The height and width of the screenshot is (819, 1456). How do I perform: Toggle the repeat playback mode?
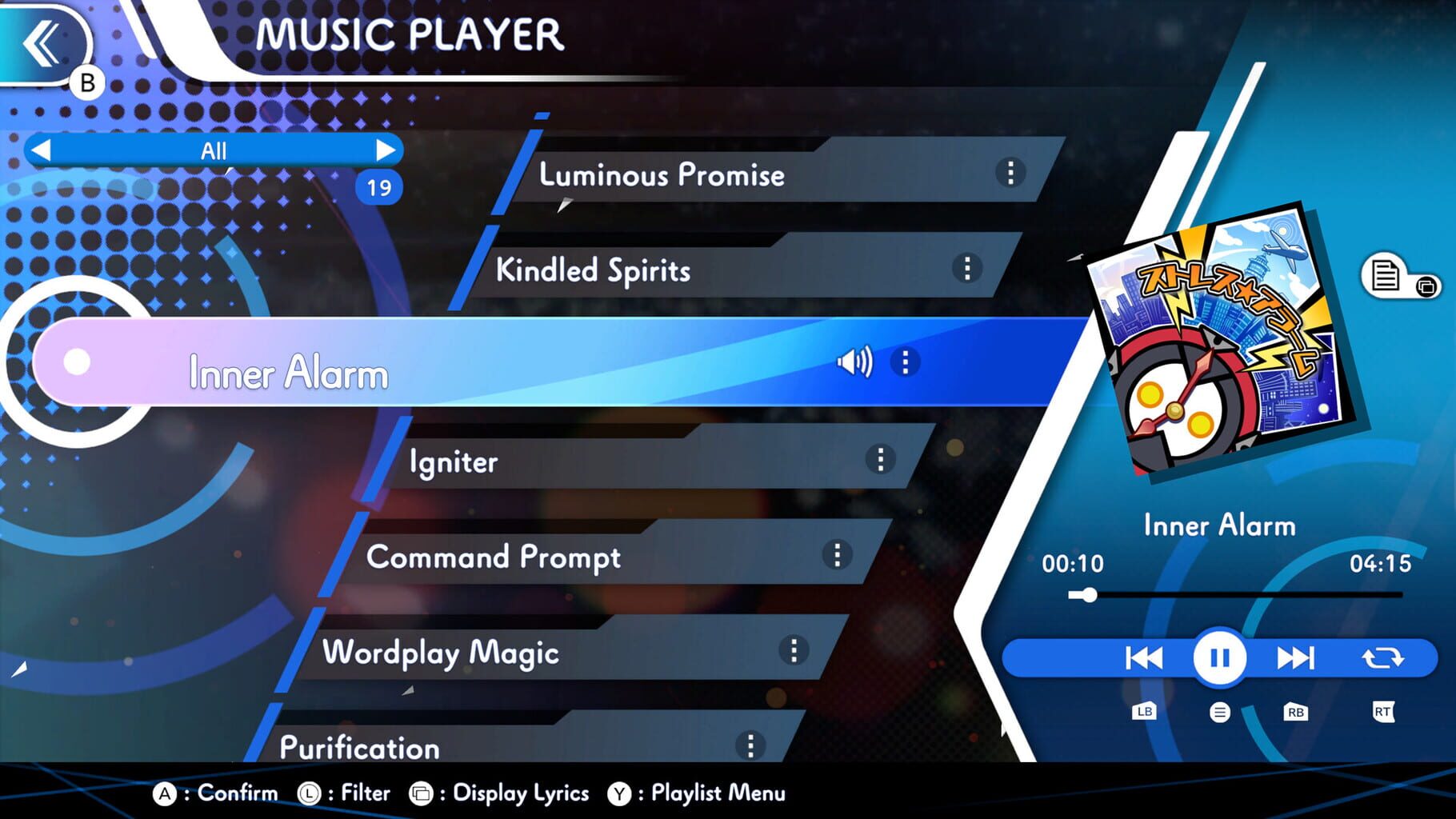click(1382, 657)
